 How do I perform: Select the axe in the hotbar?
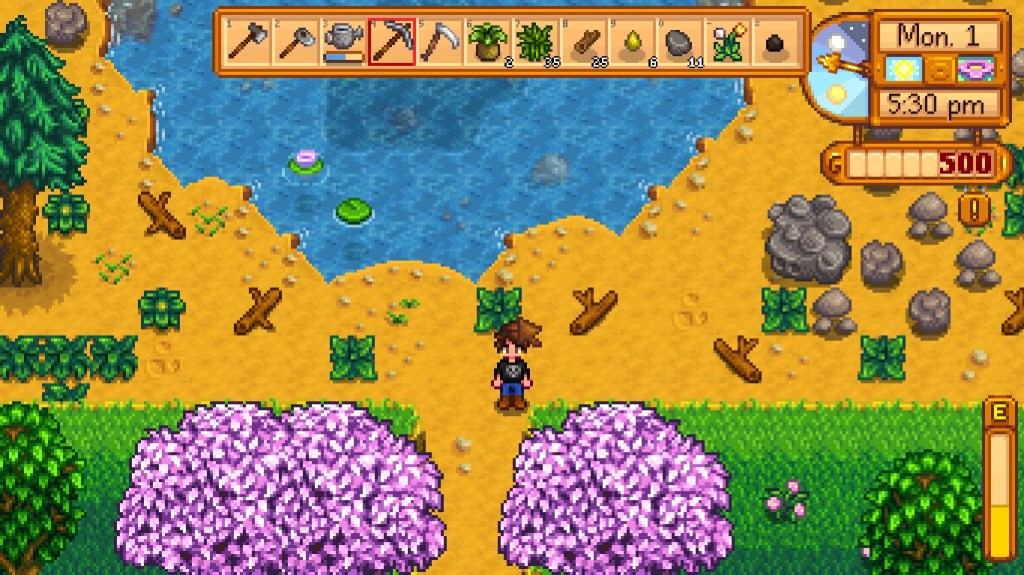coord(245,42)
